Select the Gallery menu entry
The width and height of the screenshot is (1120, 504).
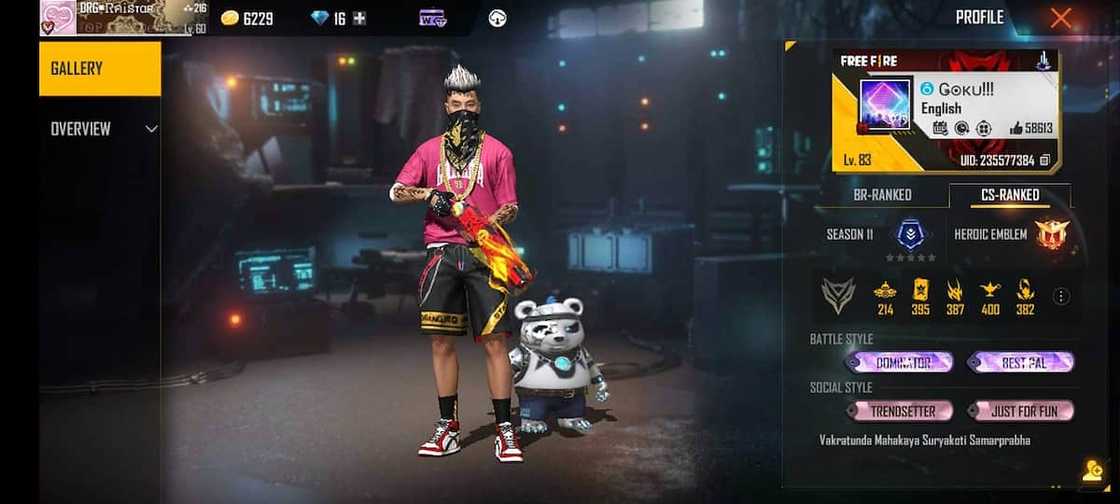click(99, 69)
